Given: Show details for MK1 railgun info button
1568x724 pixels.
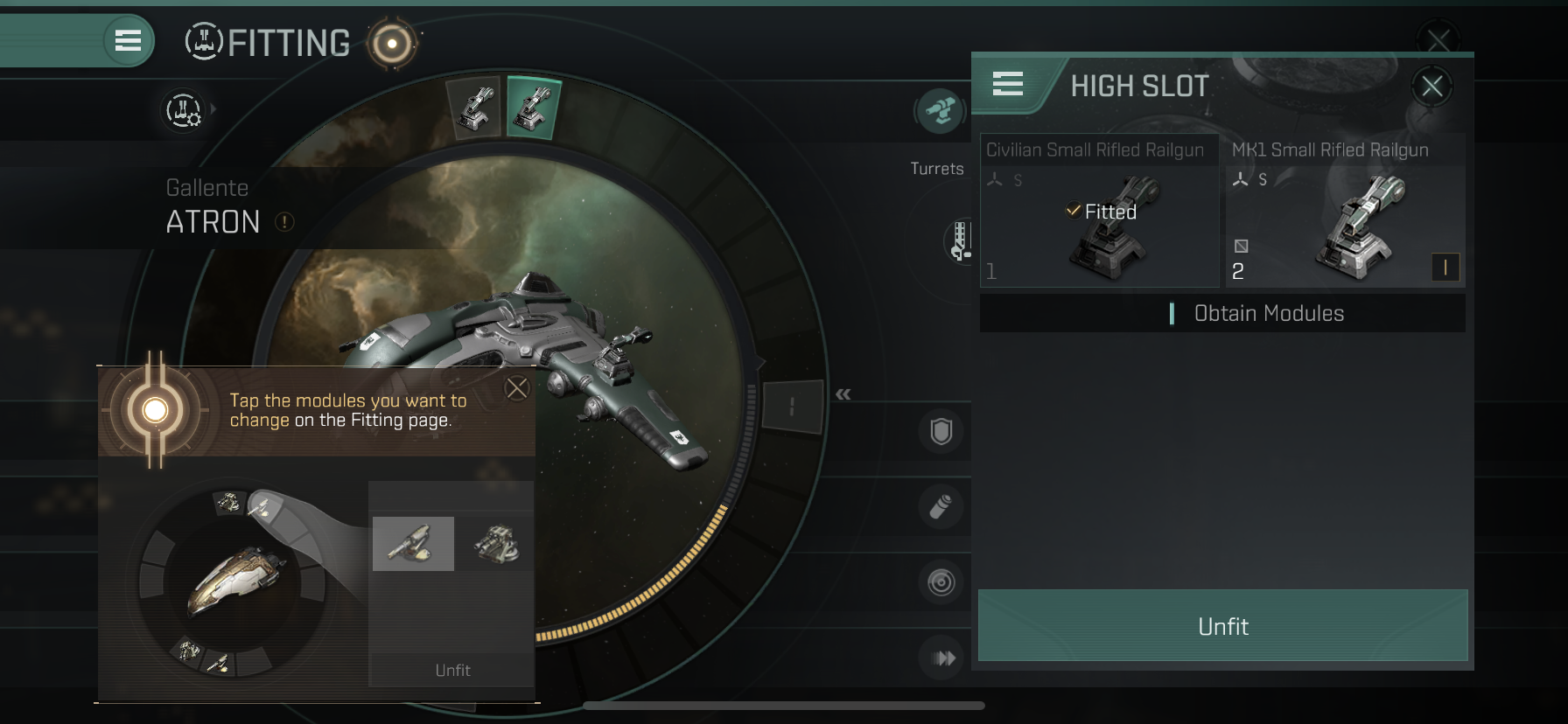Looking at the screenshot, I should 1445,268.
